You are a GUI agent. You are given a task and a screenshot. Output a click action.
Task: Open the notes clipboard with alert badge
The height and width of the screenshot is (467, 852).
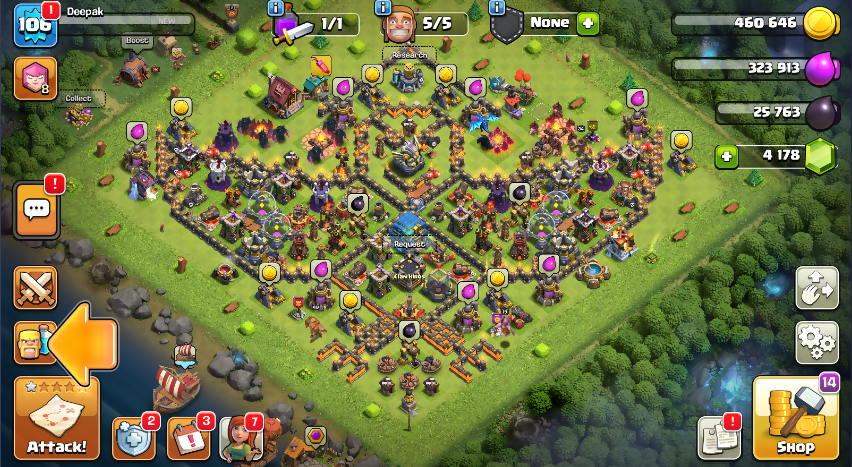point(717,438)
